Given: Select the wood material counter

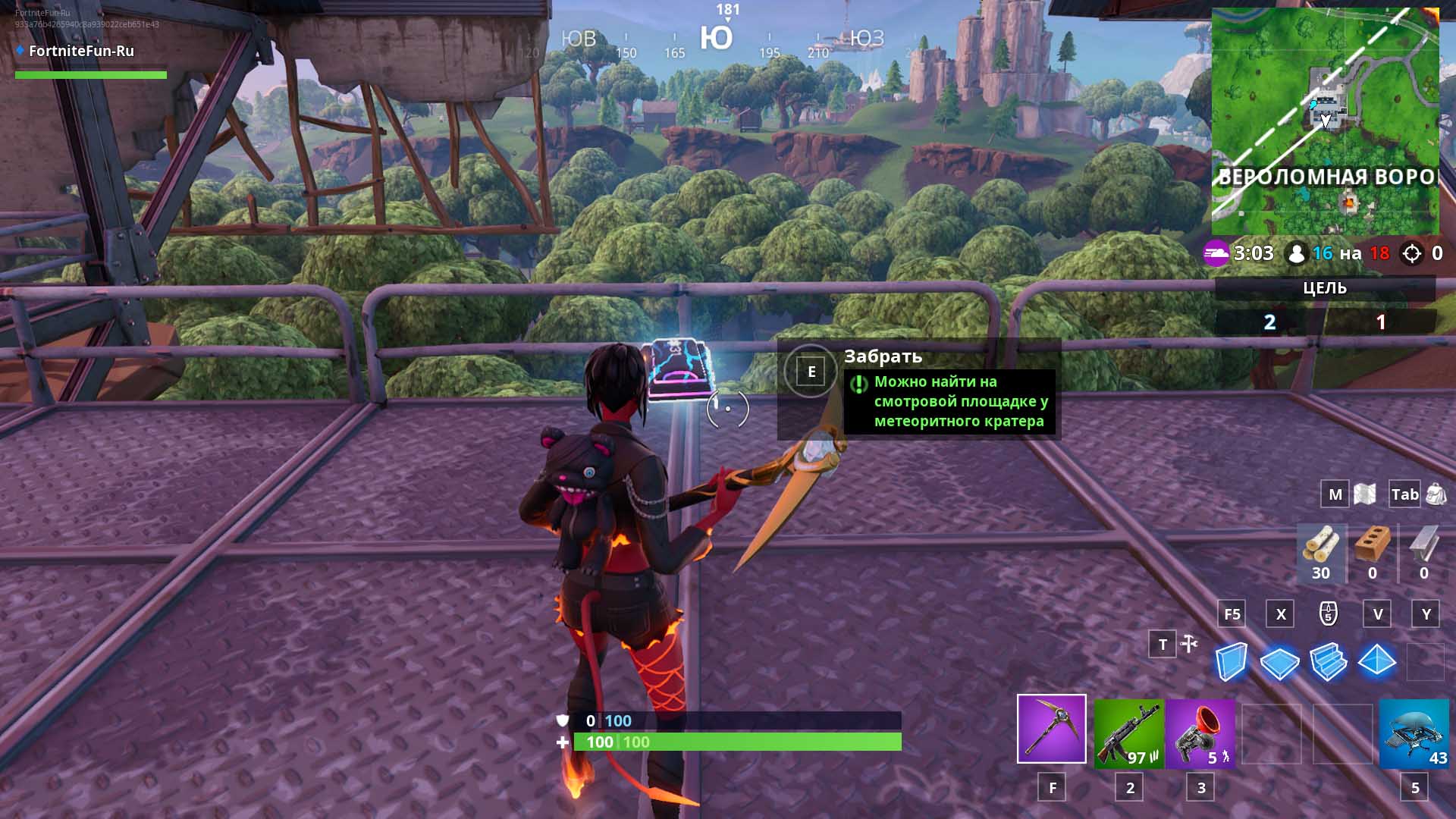Looking at the screenshot, I should coord(1321,552).
